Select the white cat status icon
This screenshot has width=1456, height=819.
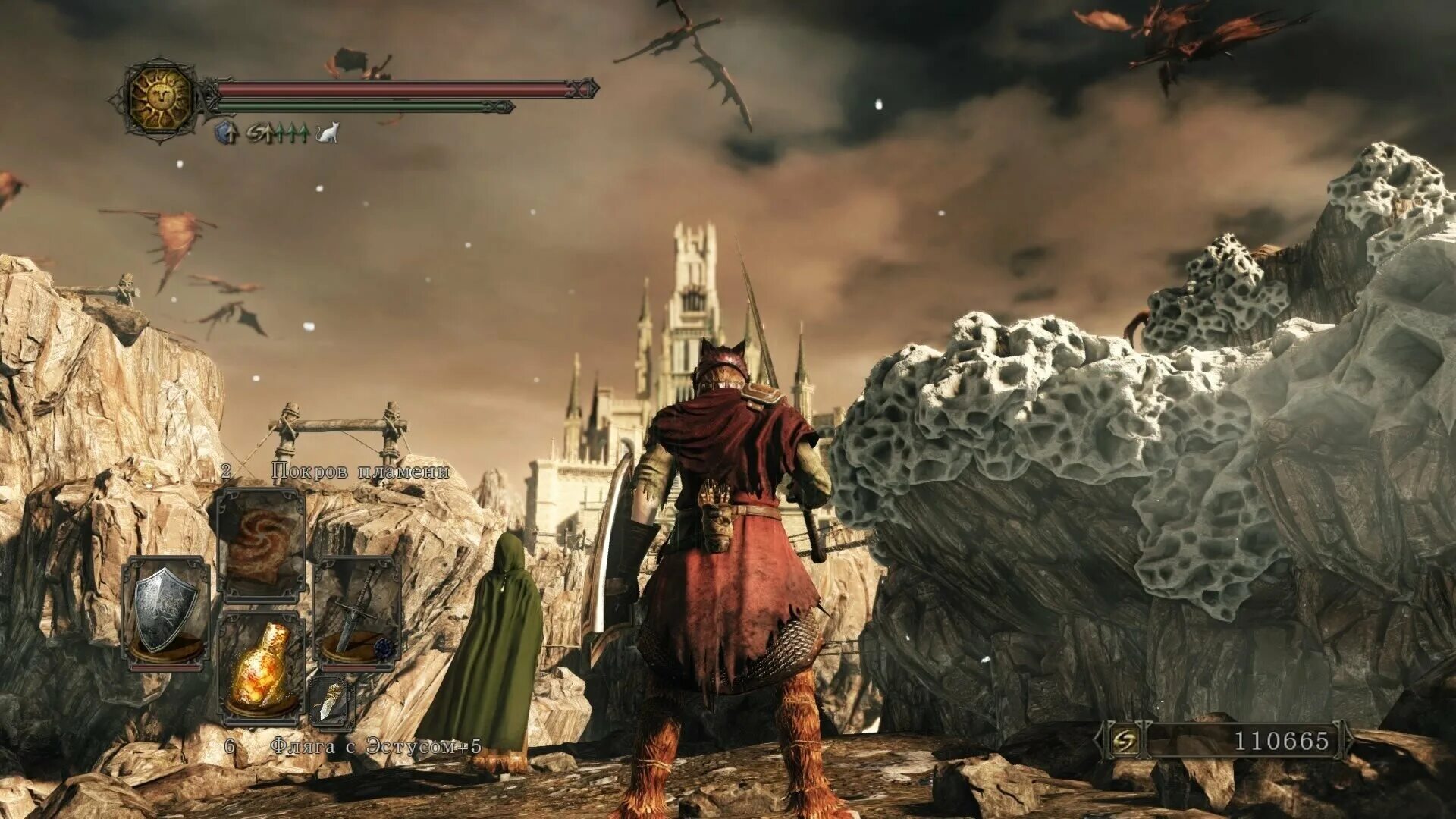328,133
